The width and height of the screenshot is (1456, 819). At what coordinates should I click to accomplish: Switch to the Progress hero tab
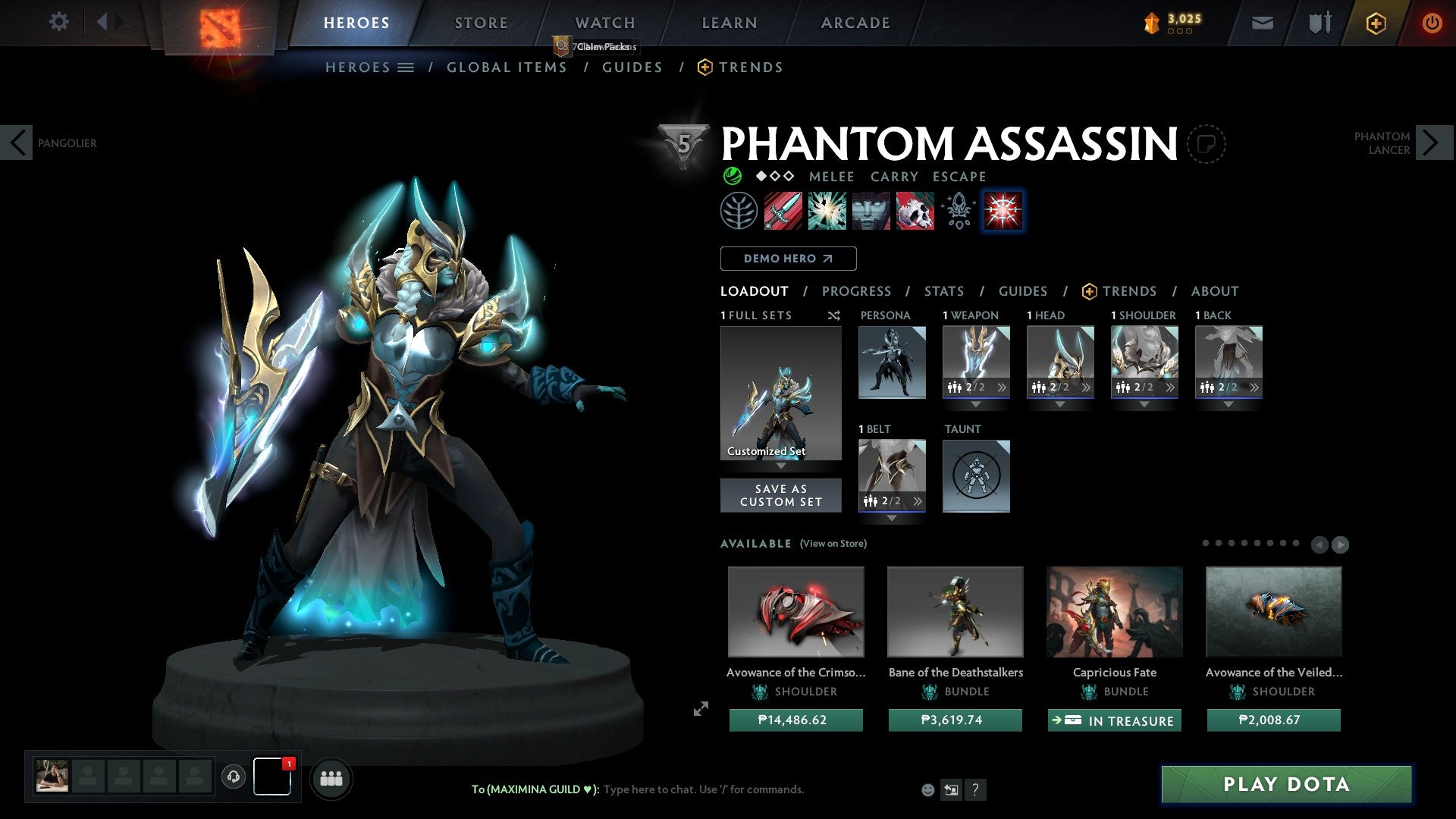856,291
